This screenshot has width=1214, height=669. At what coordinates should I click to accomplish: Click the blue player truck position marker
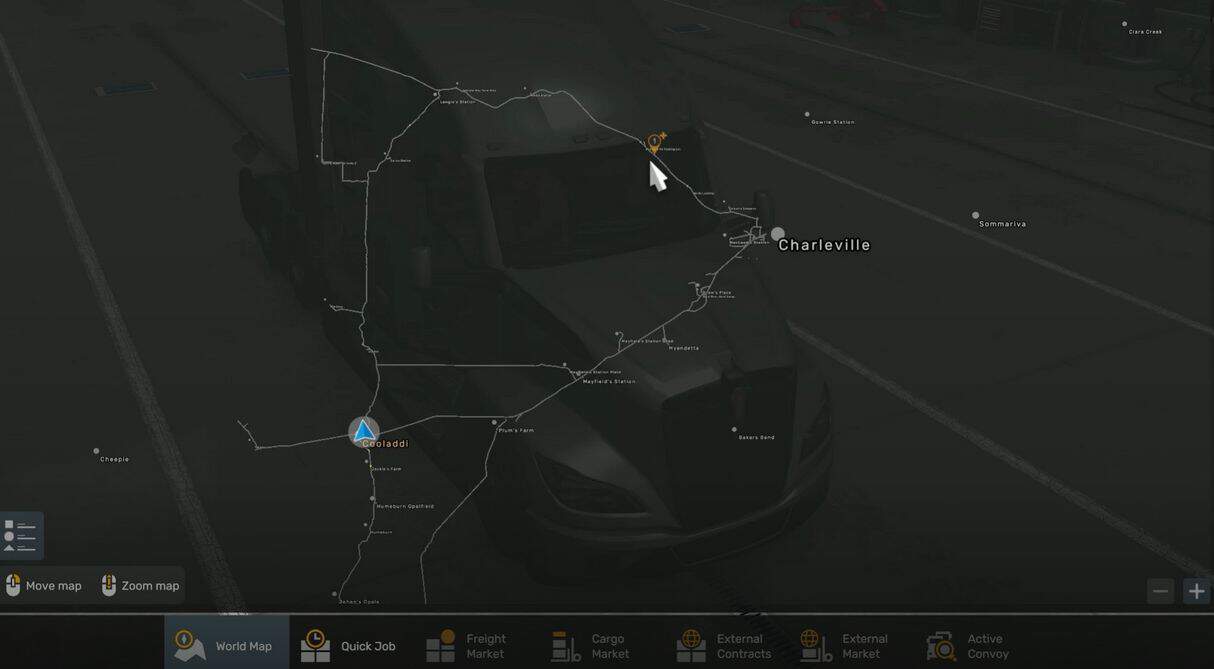point(364,431)
